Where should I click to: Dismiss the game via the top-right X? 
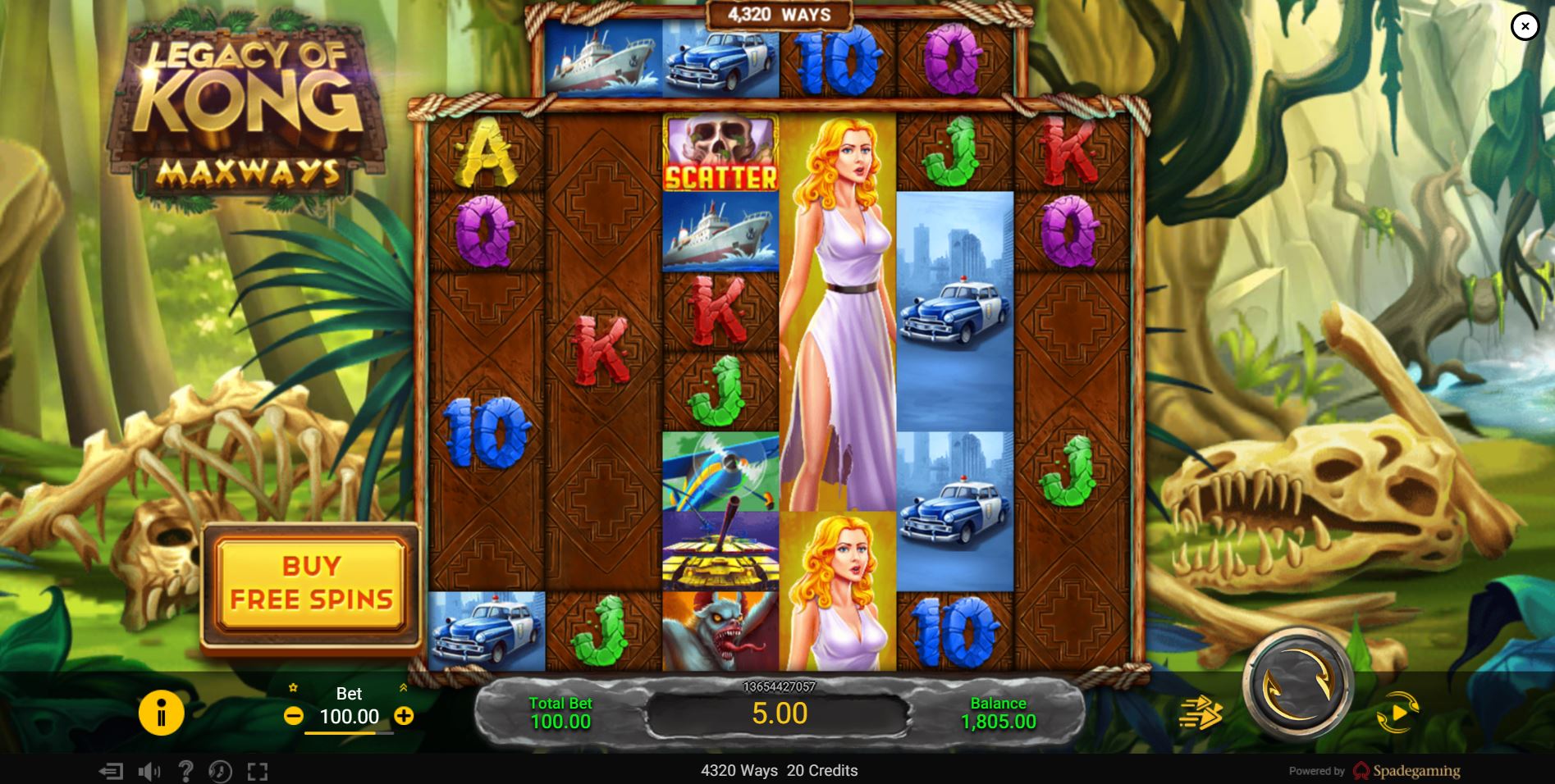1525,25
